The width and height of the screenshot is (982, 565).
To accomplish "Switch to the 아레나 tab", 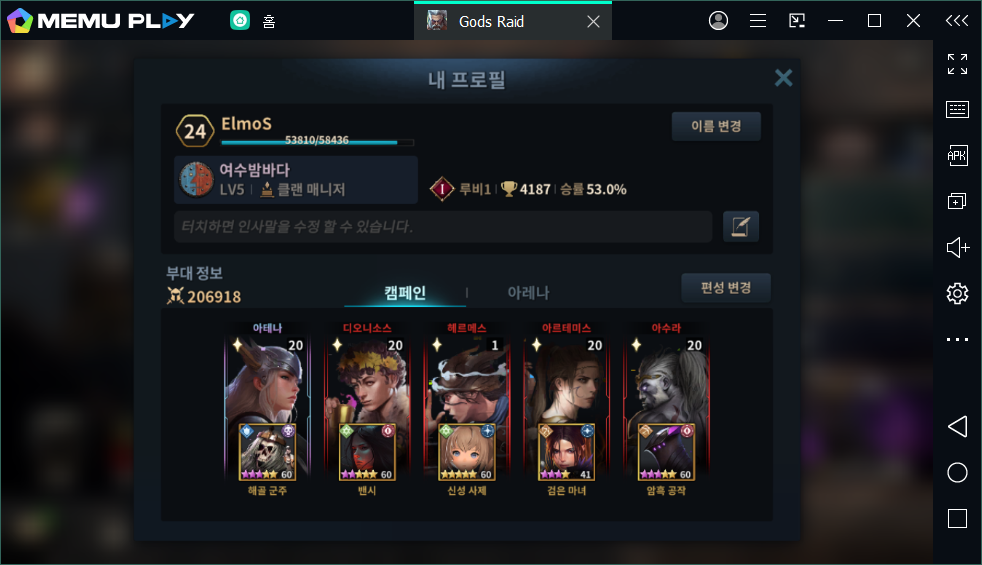I will (x=528, y=292).
